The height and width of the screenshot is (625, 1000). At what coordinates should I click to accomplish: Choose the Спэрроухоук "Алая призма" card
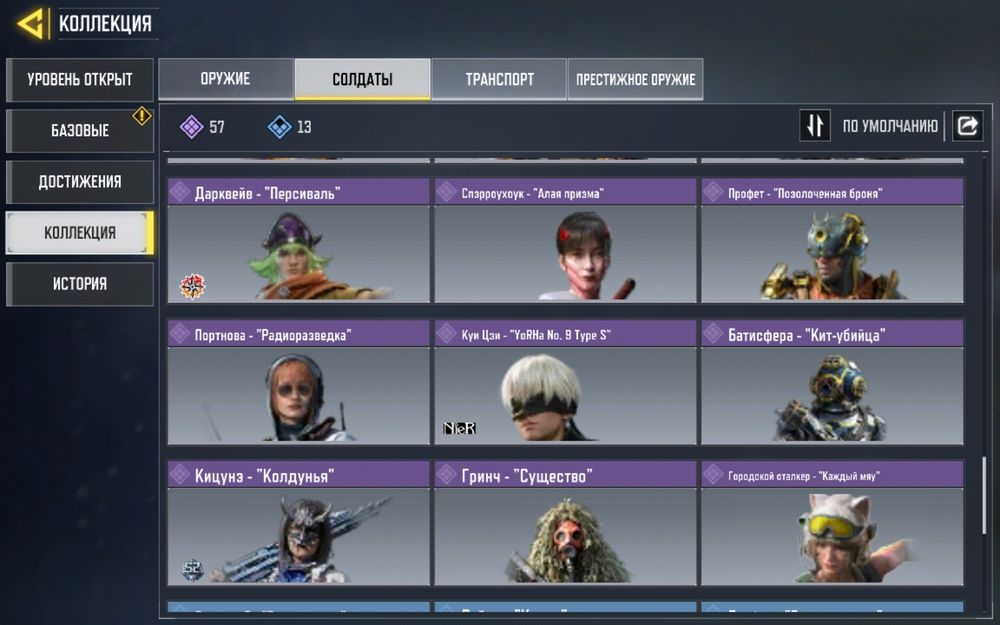point(565,241)
